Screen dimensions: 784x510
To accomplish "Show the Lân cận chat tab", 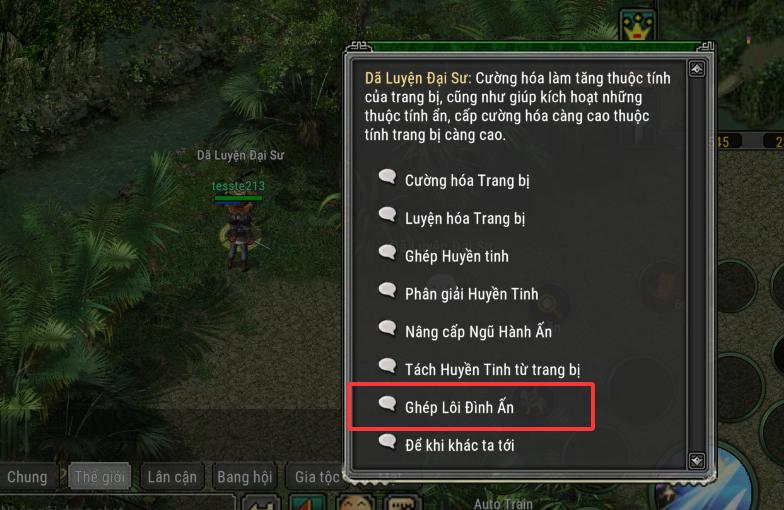I will pyautogui.click(x=171, y=477).
